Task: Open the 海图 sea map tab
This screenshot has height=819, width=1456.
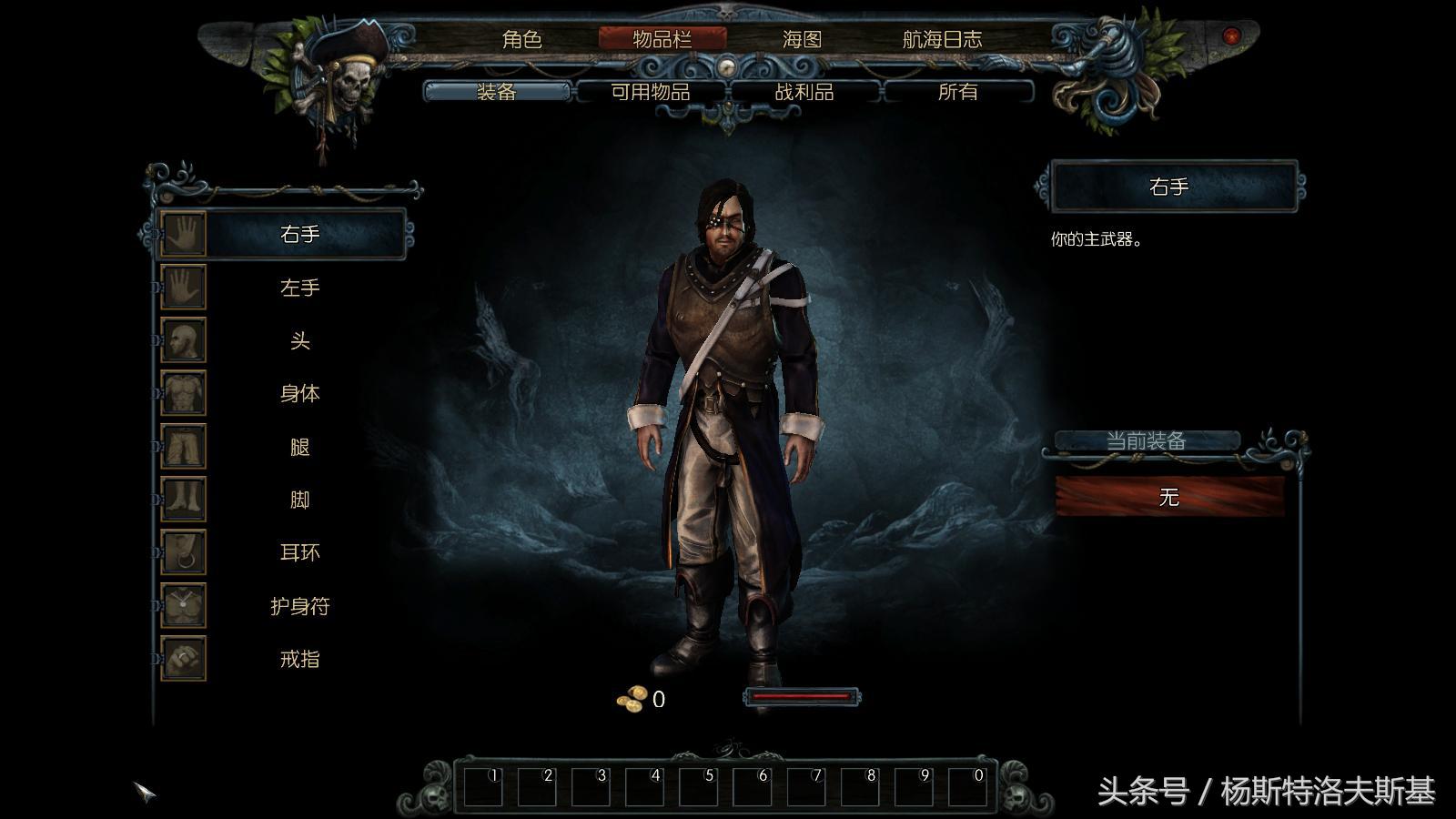Action: pyautogui.click(x=802, y=39)
